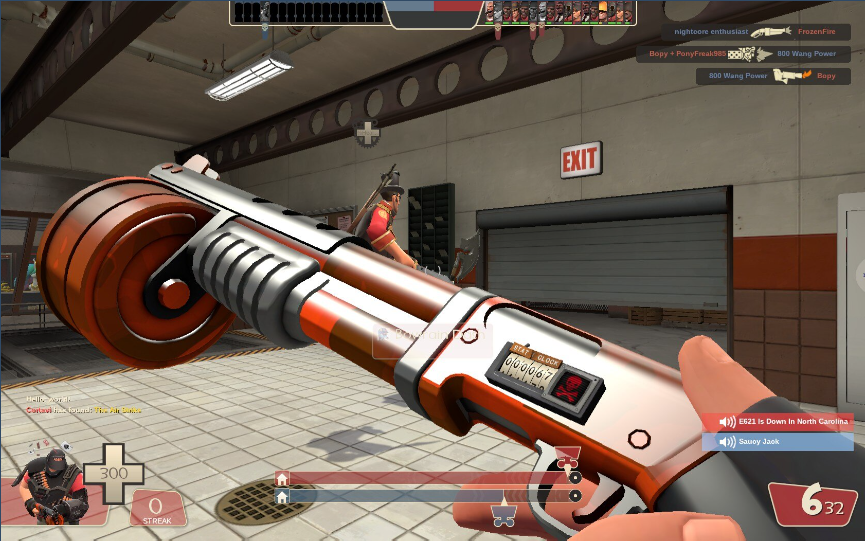
Task: Select the nightcore enthusiast killfeed entry
Action: [x=755, y=32]
